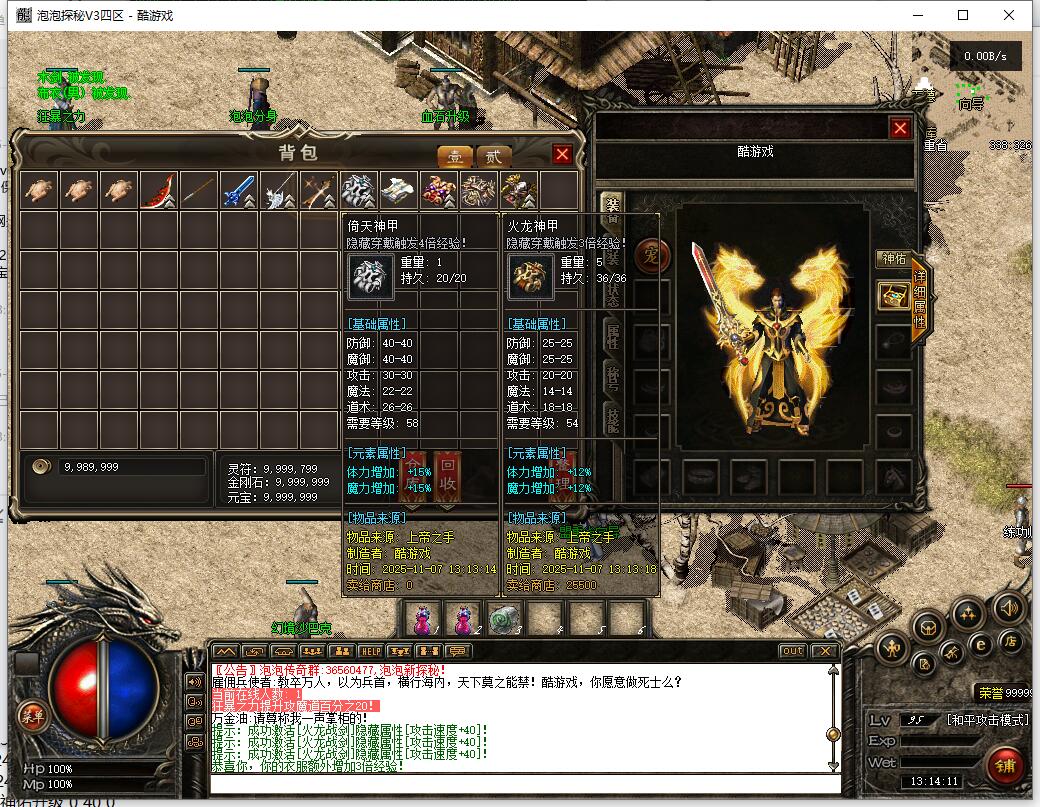Screen dimensions: 1040x807
Task: Open the 神佑 button on character panel
Action: (x=892, y=259)
